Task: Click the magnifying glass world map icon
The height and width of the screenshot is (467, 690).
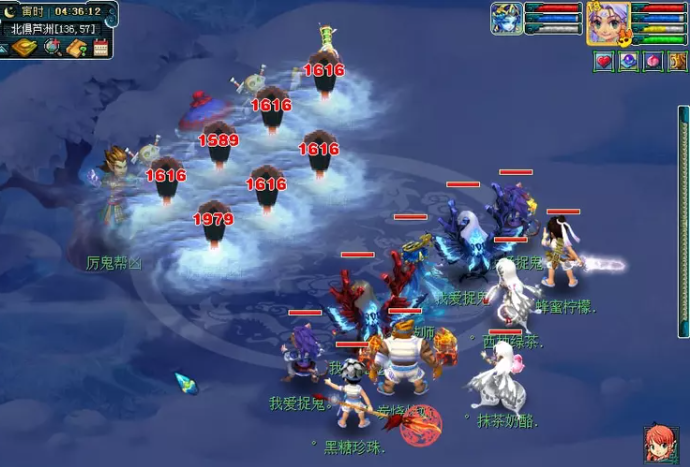Action: 52,47
